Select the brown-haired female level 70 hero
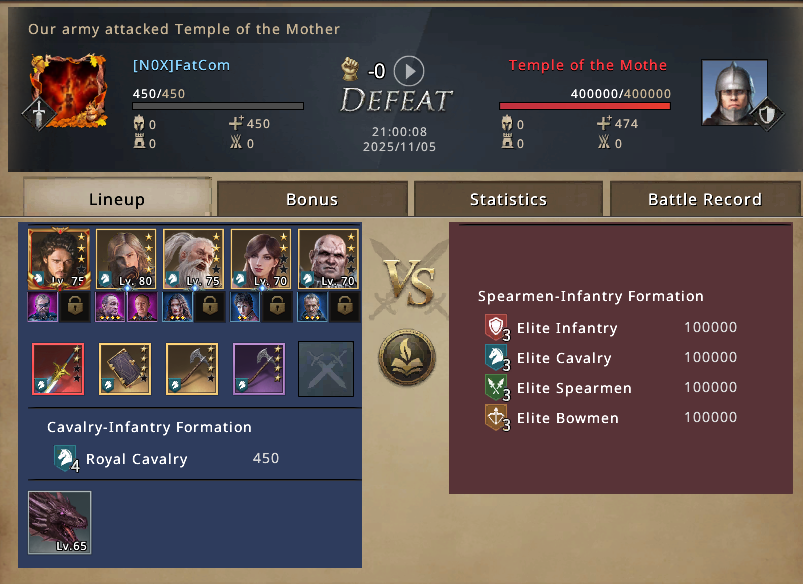 (x=261, y=259)
